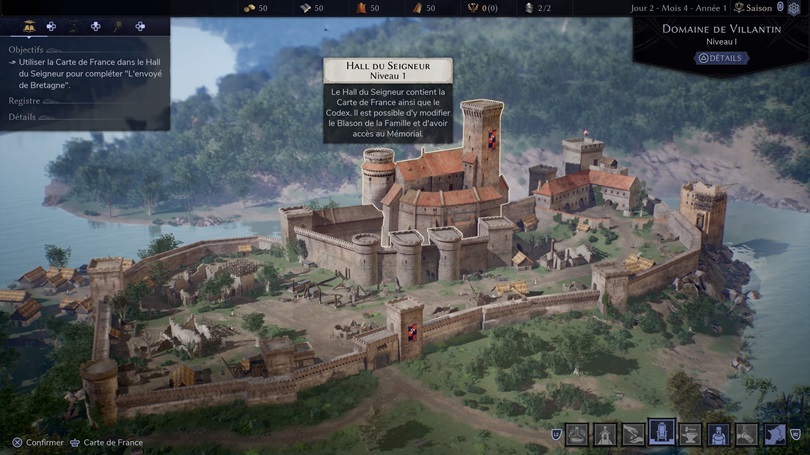Open the France map icon in toolbar
The image size is (810, 455).
click(x=774, y=434)
